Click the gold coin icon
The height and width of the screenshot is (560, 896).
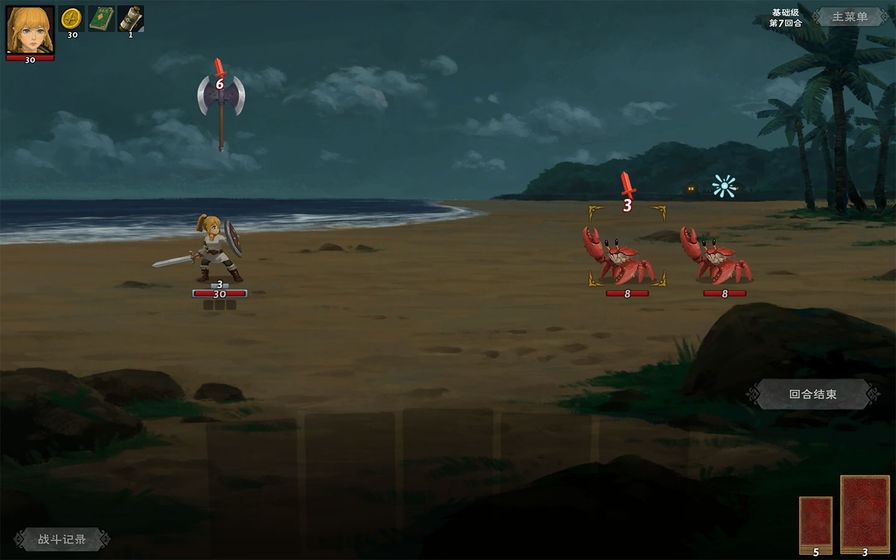[71, 18]
